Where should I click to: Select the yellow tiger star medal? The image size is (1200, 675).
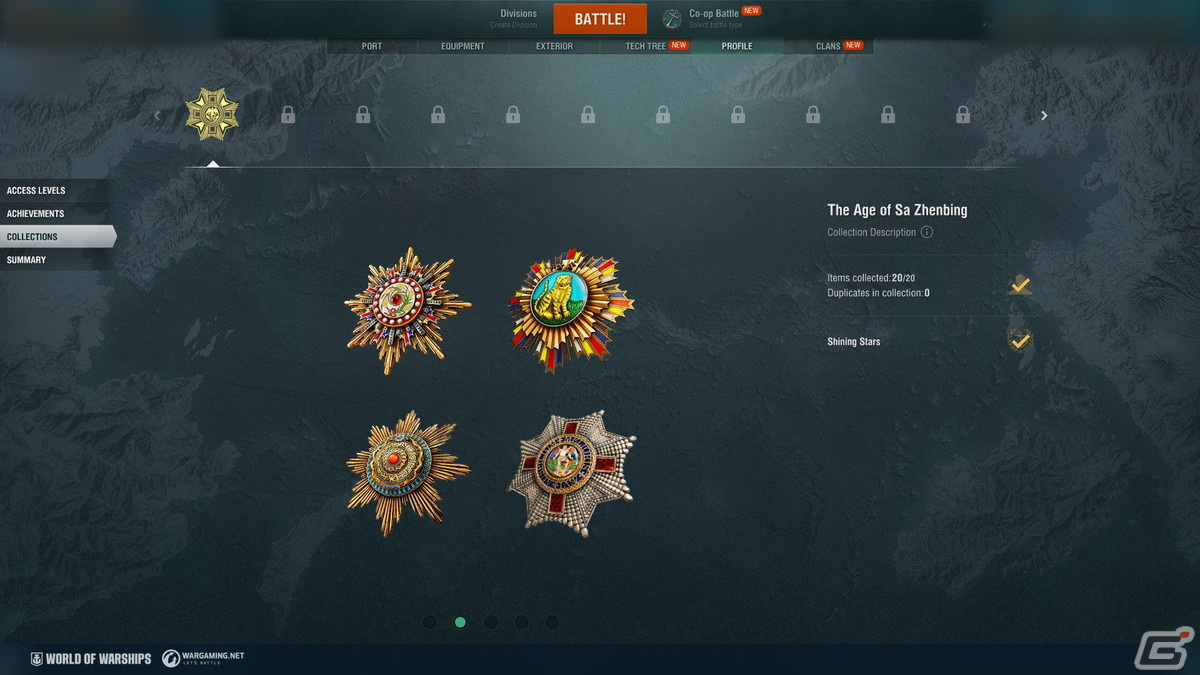click(571, 309)
